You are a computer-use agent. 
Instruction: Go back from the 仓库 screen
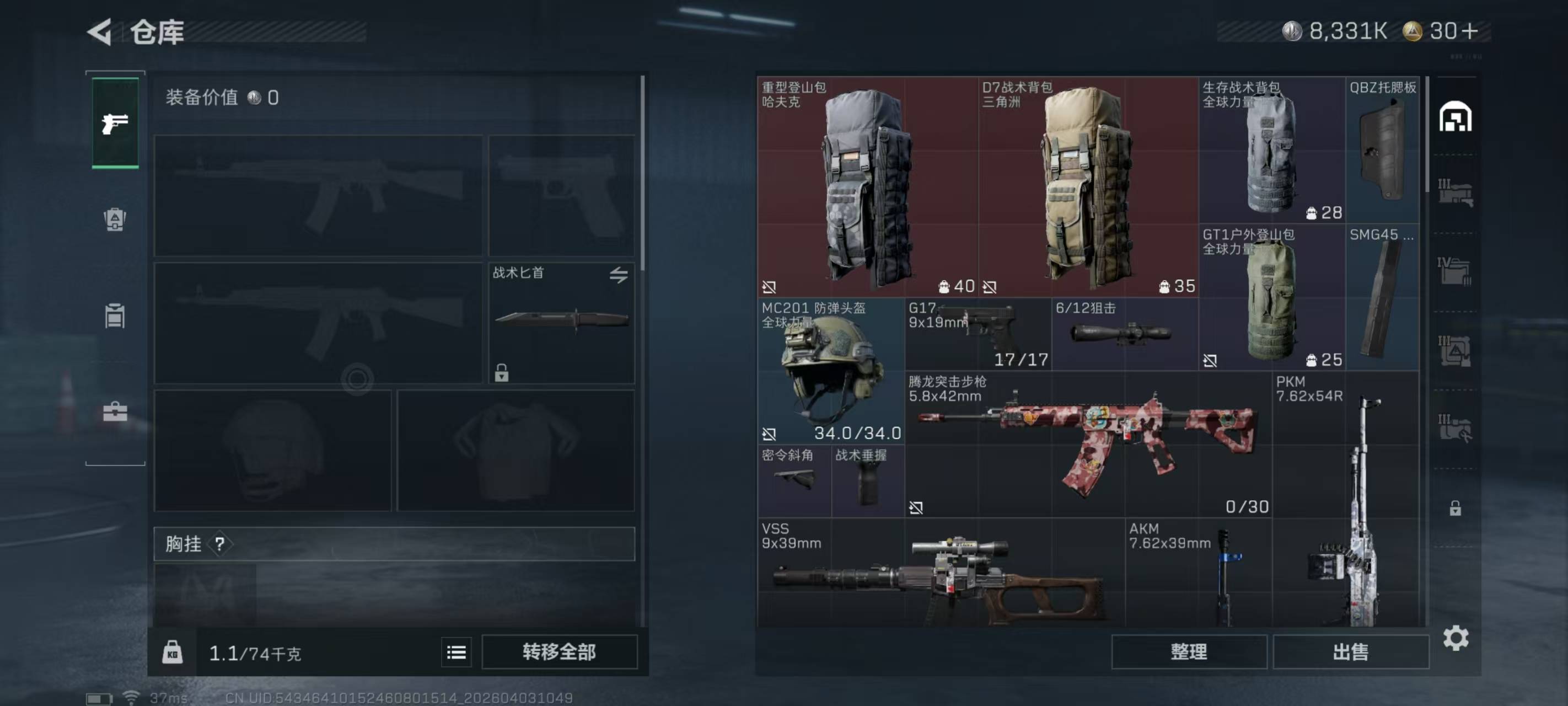[100, 31]
